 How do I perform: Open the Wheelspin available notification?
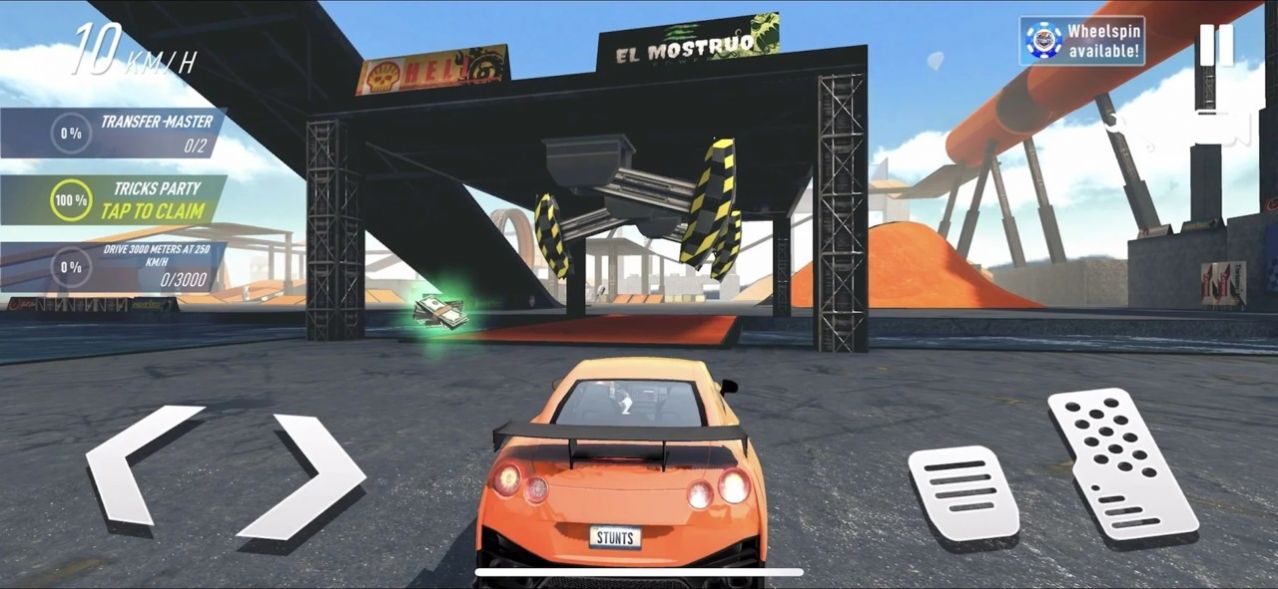(x=1083, y=41)
